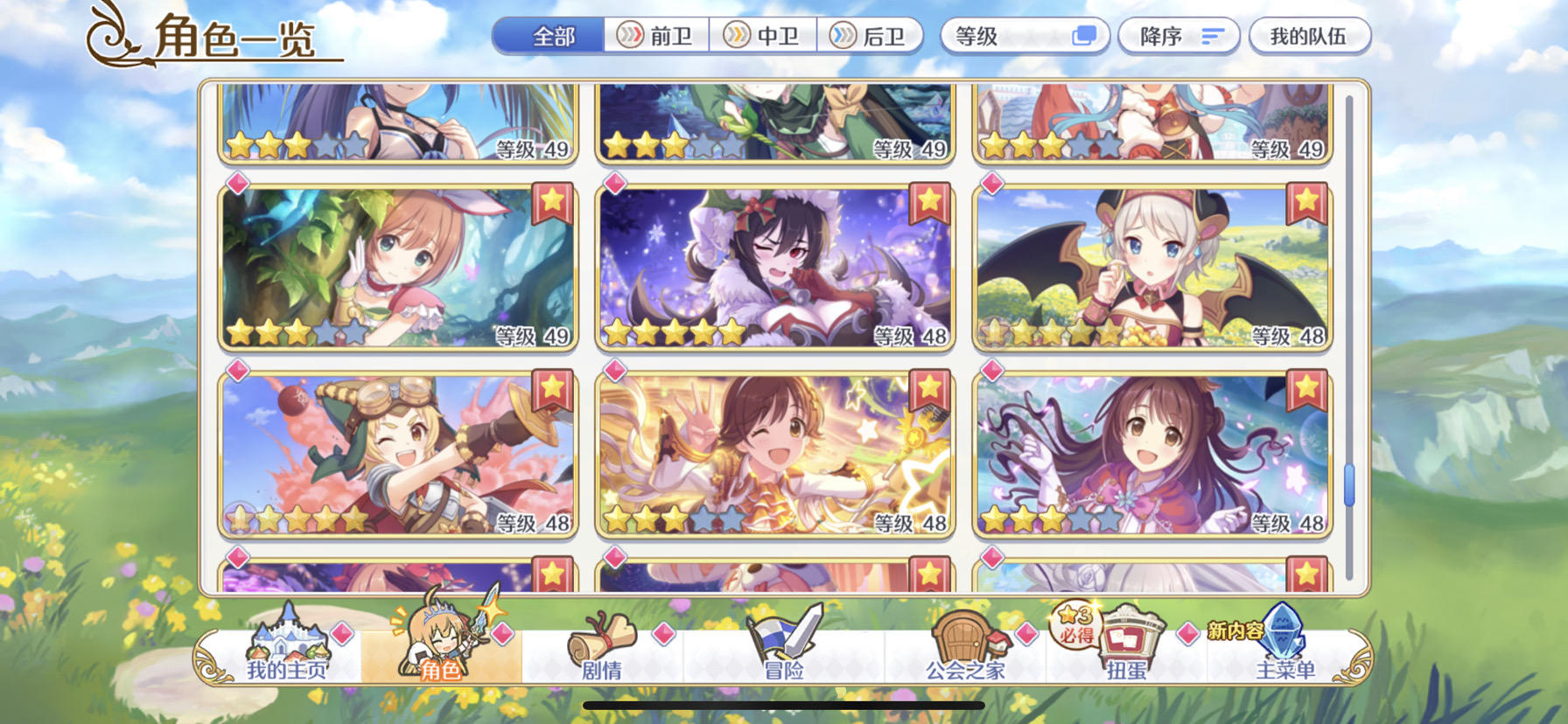Switch to the 前卫 vanguard tab
Viewport: 1568px width, 724px height.
[654, 37]
